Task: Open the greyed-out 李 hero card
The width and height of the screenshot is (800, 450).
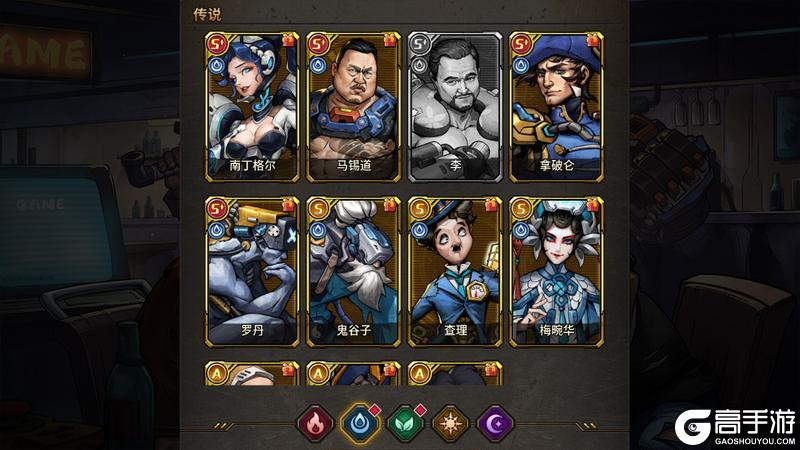Action: (455, 104)
